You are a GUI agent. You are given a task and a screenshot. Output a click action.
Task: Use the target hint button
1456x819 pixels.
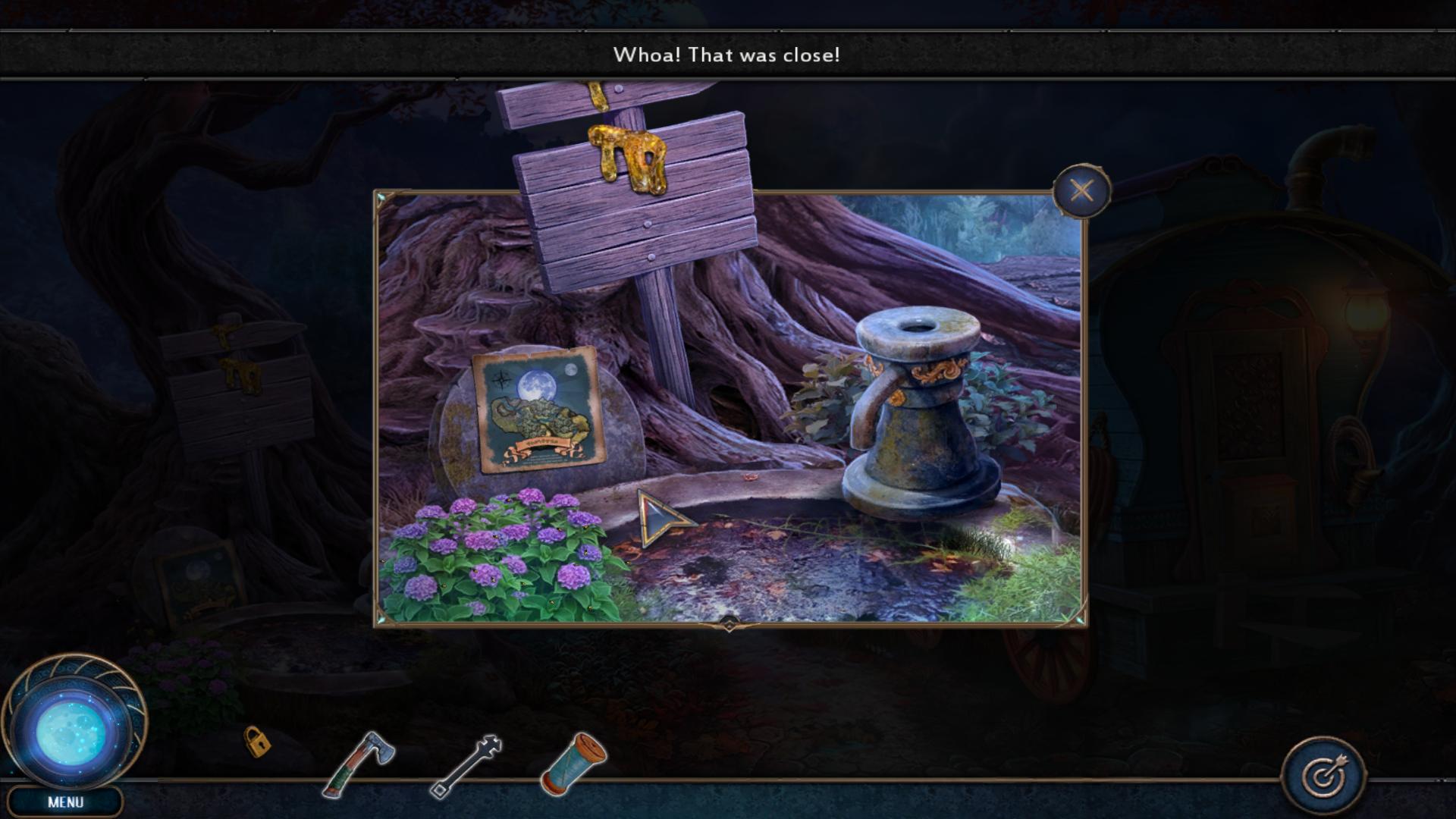[1323, 775]
